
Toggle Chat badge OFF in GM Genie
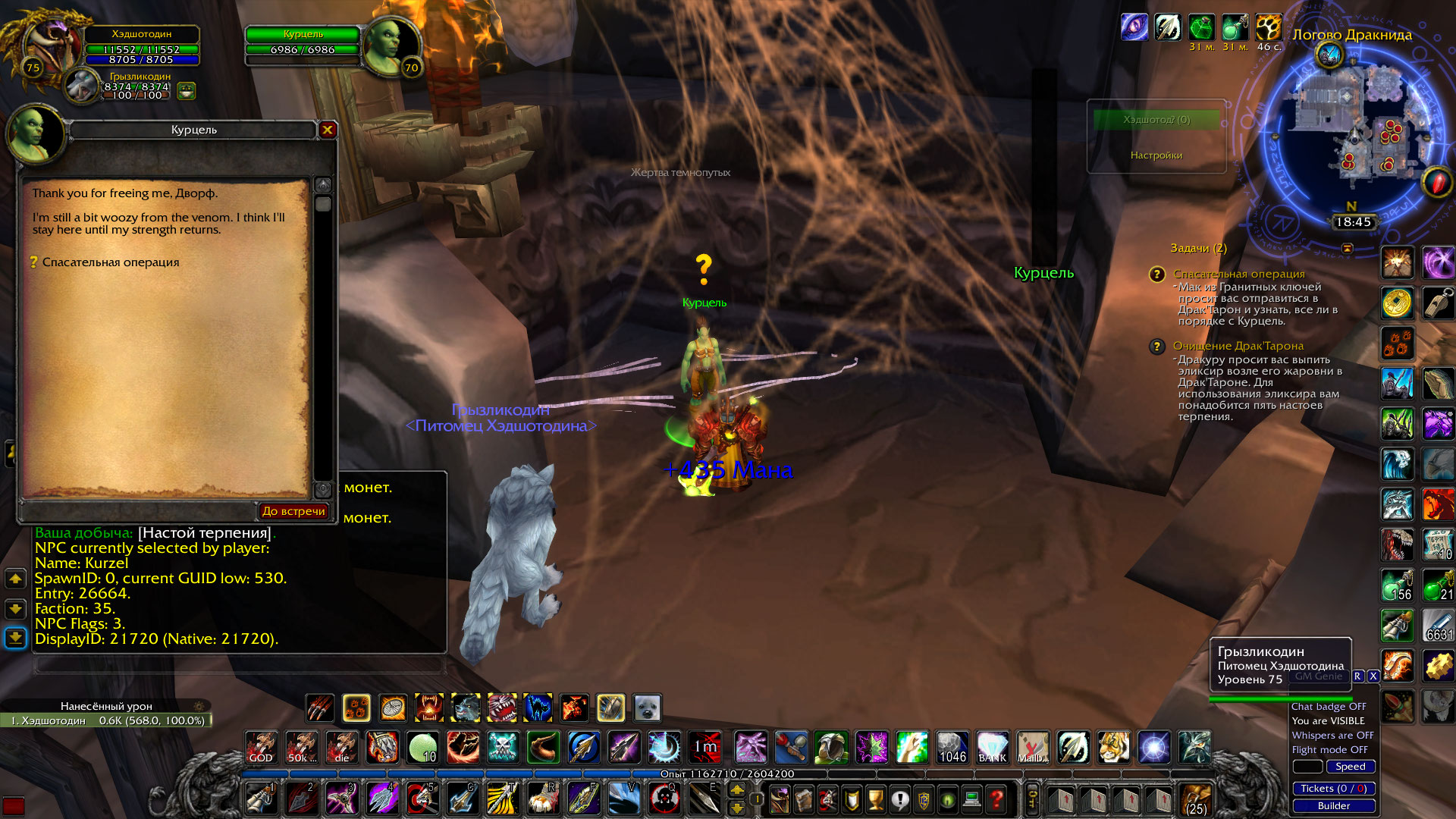coord(1329,706)
